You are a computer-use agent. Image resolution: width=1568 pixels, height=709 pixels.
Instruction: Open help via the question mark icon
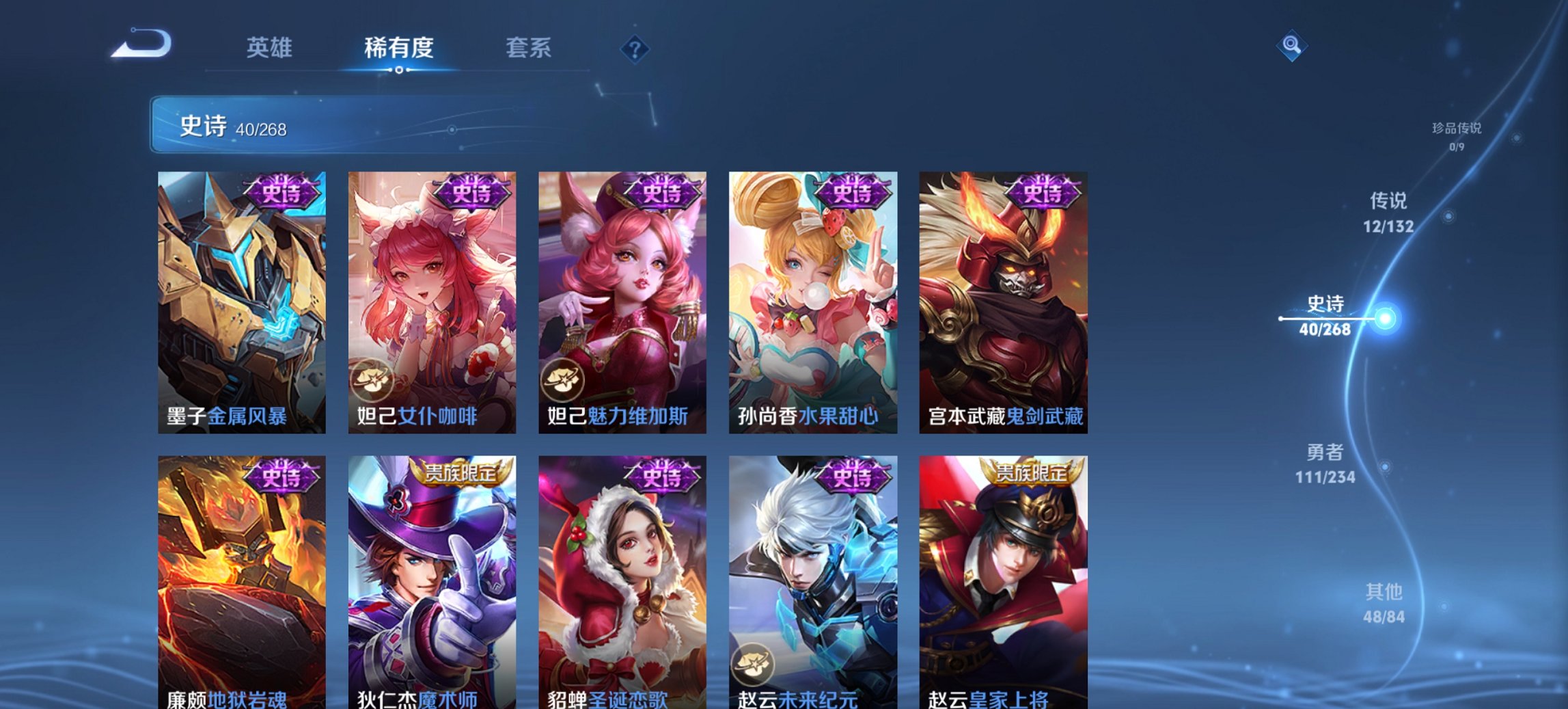pyautogui.click(x=635, y=49)
